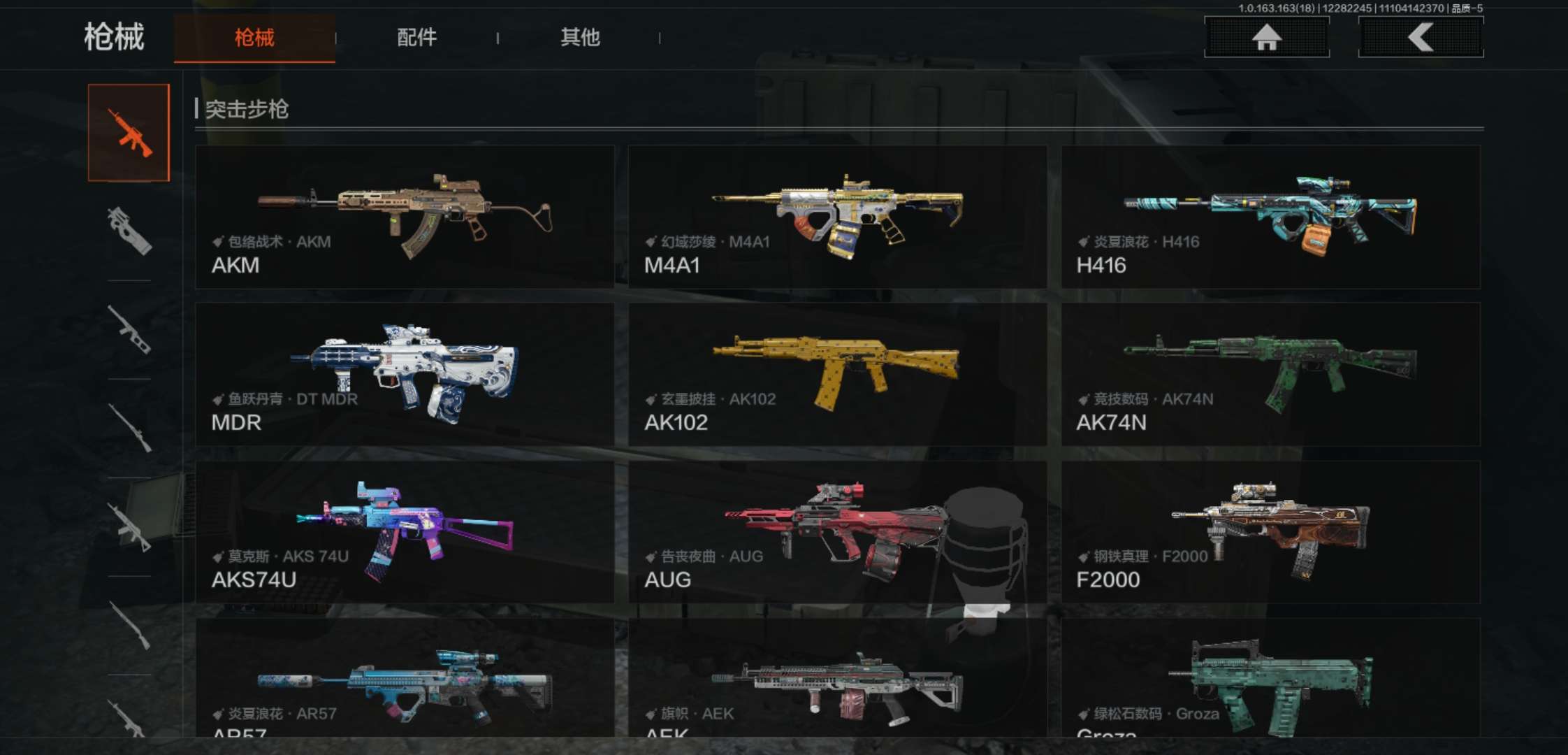Open the F2000 weapon card
The height and width of the screenshot is (755, 1568).
coord(1270,531)
